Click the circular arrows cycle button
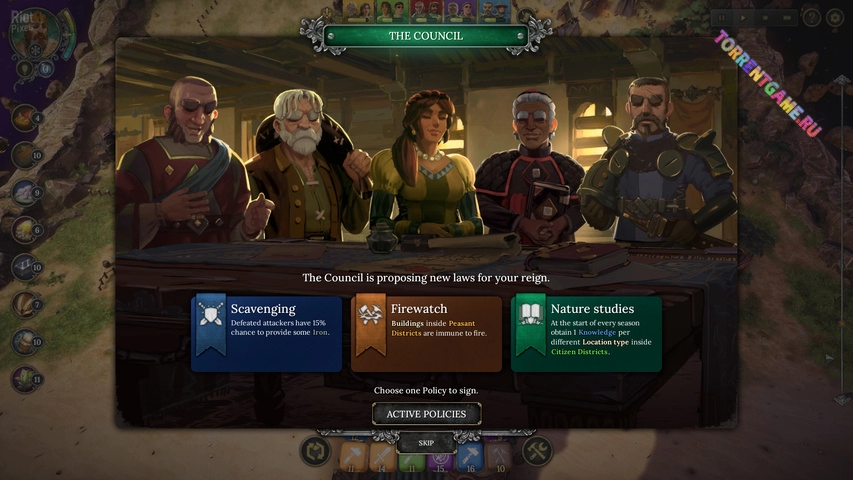 point(316,452)
